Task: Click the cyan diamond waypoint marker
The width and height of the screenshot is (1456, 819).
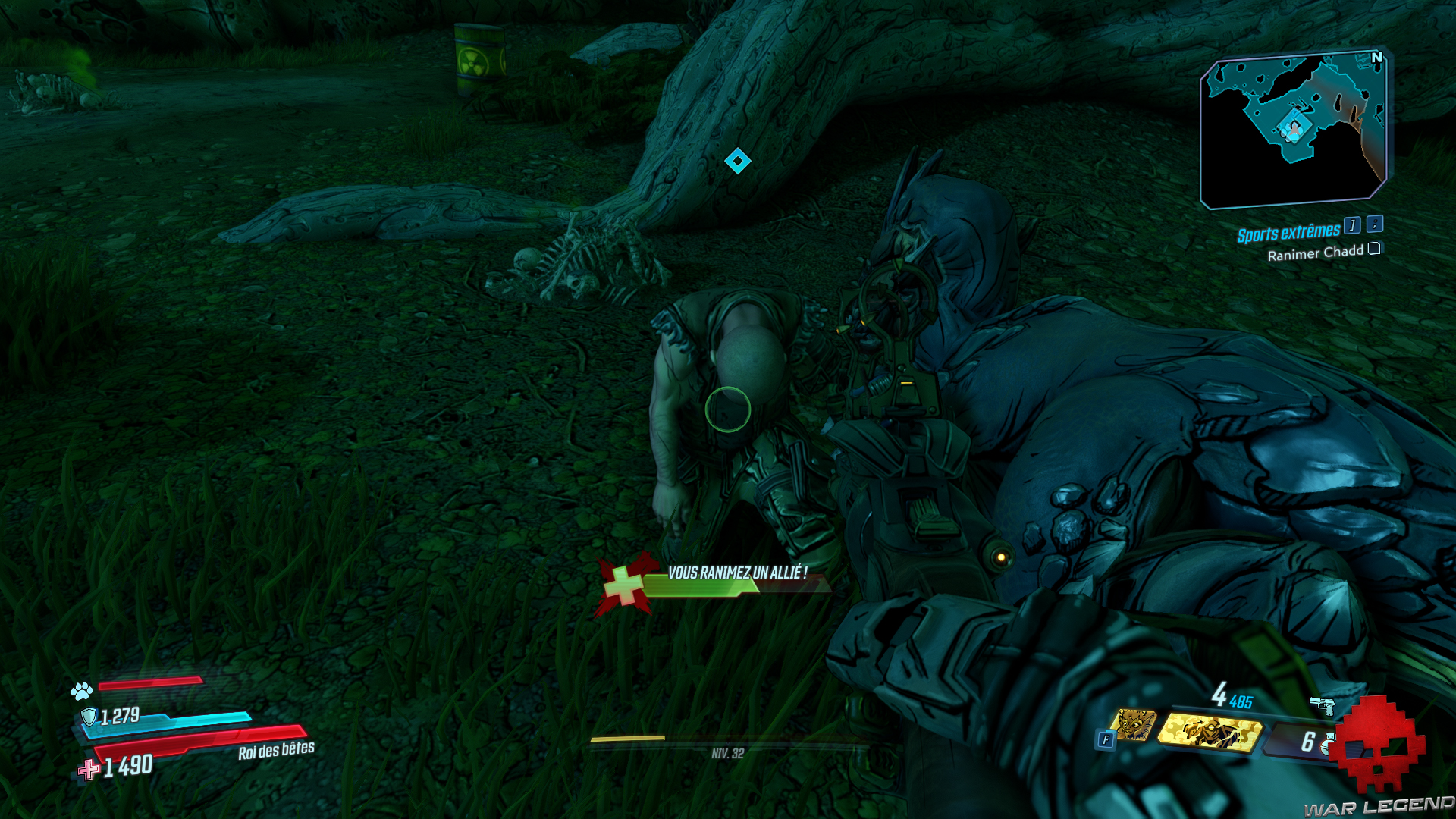Action: 737,159
